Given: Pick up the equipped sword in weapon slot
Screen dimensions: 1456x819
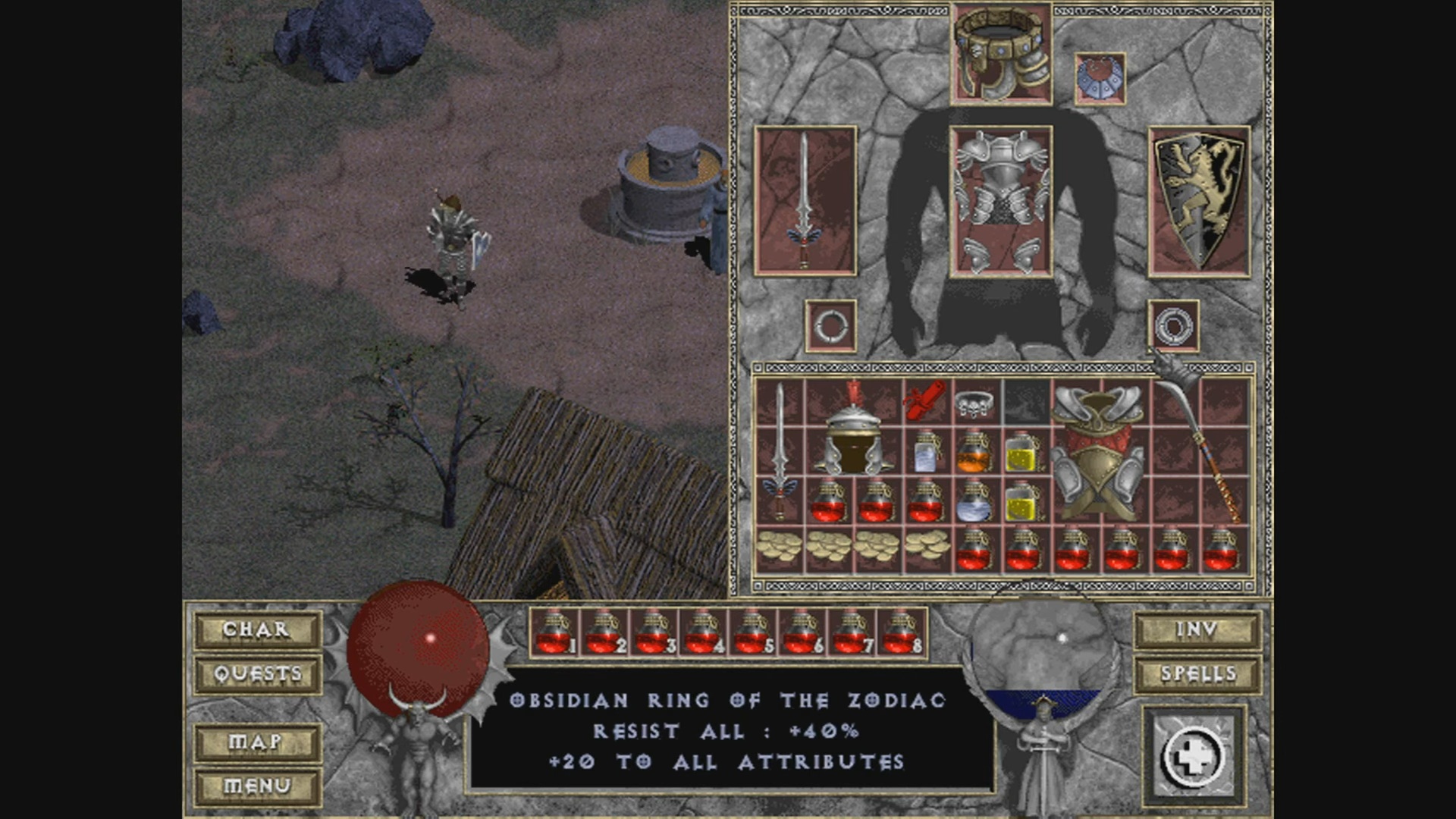Looking at the screenshot, I should (x=805, y=201).
